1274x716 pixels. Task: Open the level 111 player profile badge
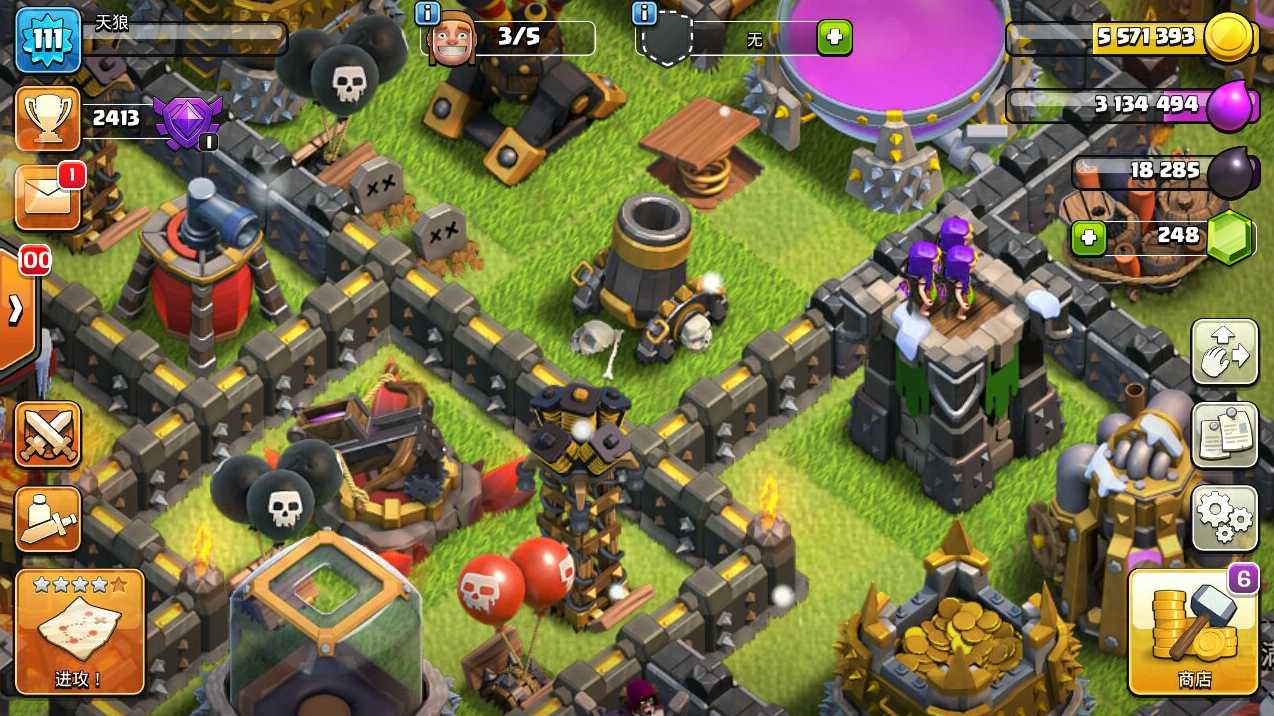click(48, 41)
